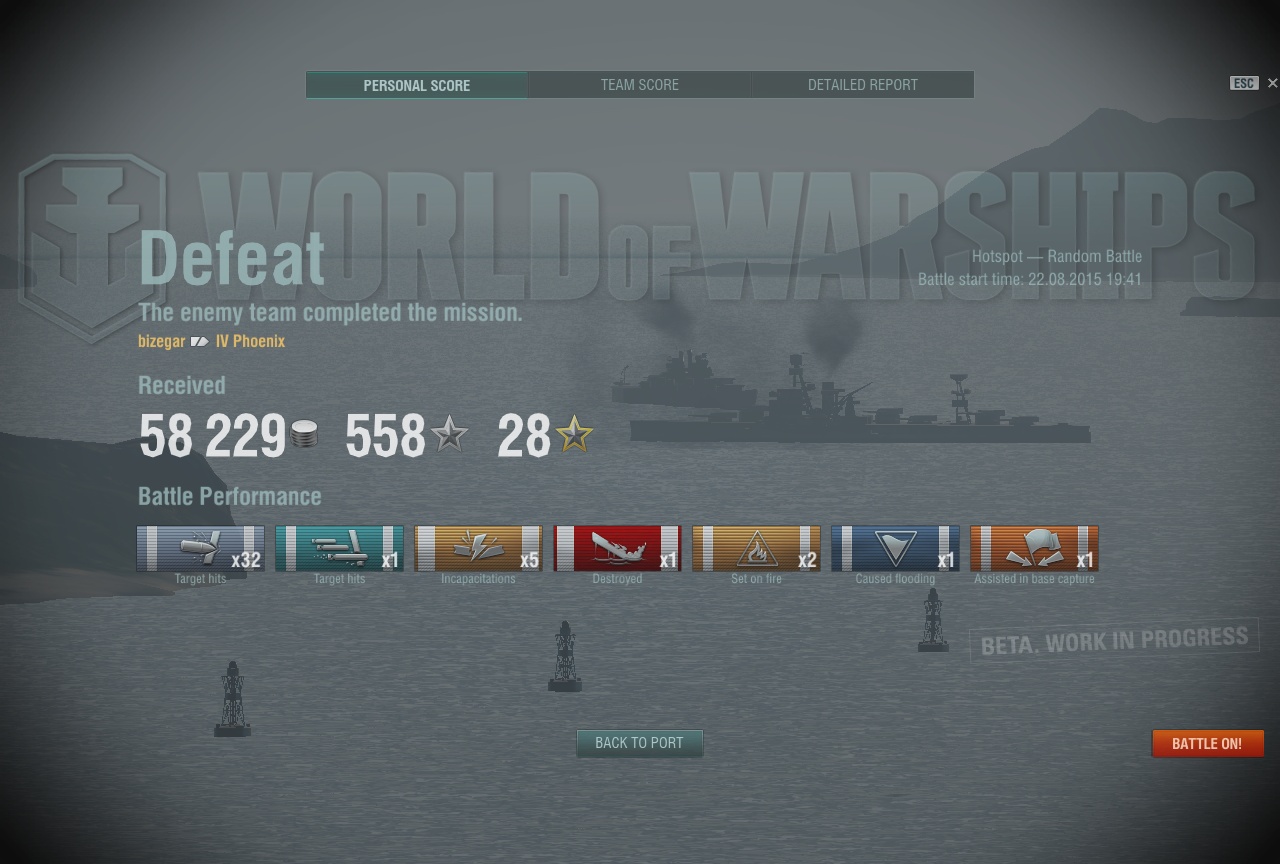The height and width of the screenshot is (864, 1280).
Task: Show the Detailed Report tab
Action: point(862,85)
